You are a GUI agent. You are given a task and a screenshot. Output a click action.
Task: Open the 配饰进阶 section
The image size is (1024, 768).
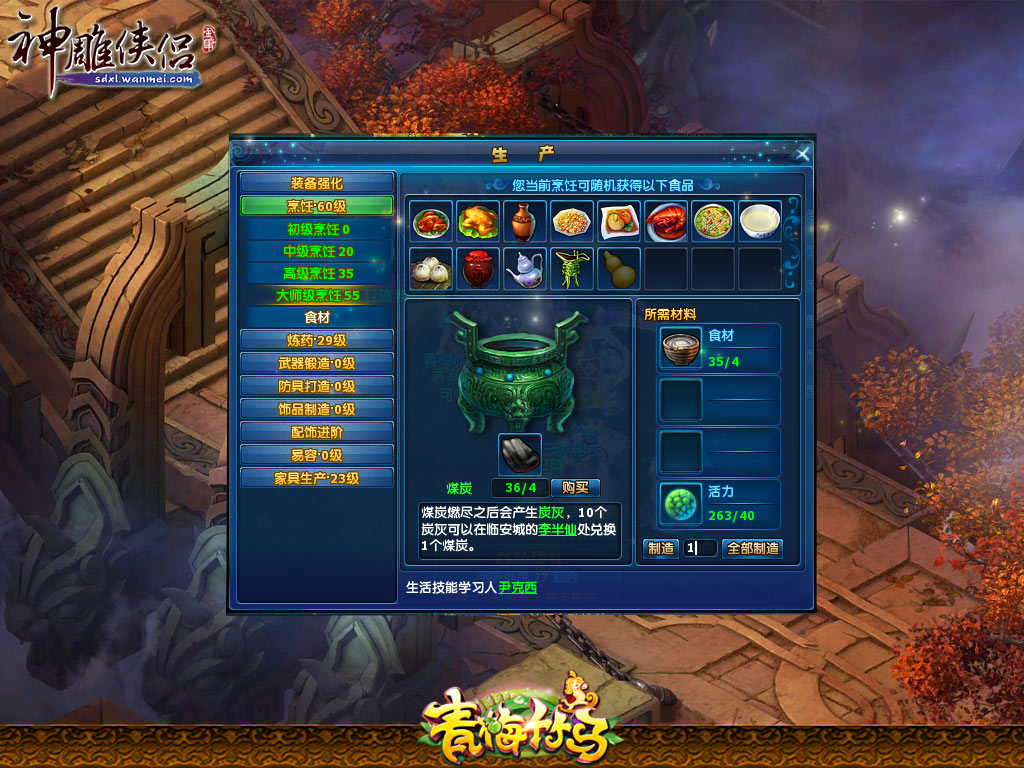pyautogui.click(x=316, y=432)
